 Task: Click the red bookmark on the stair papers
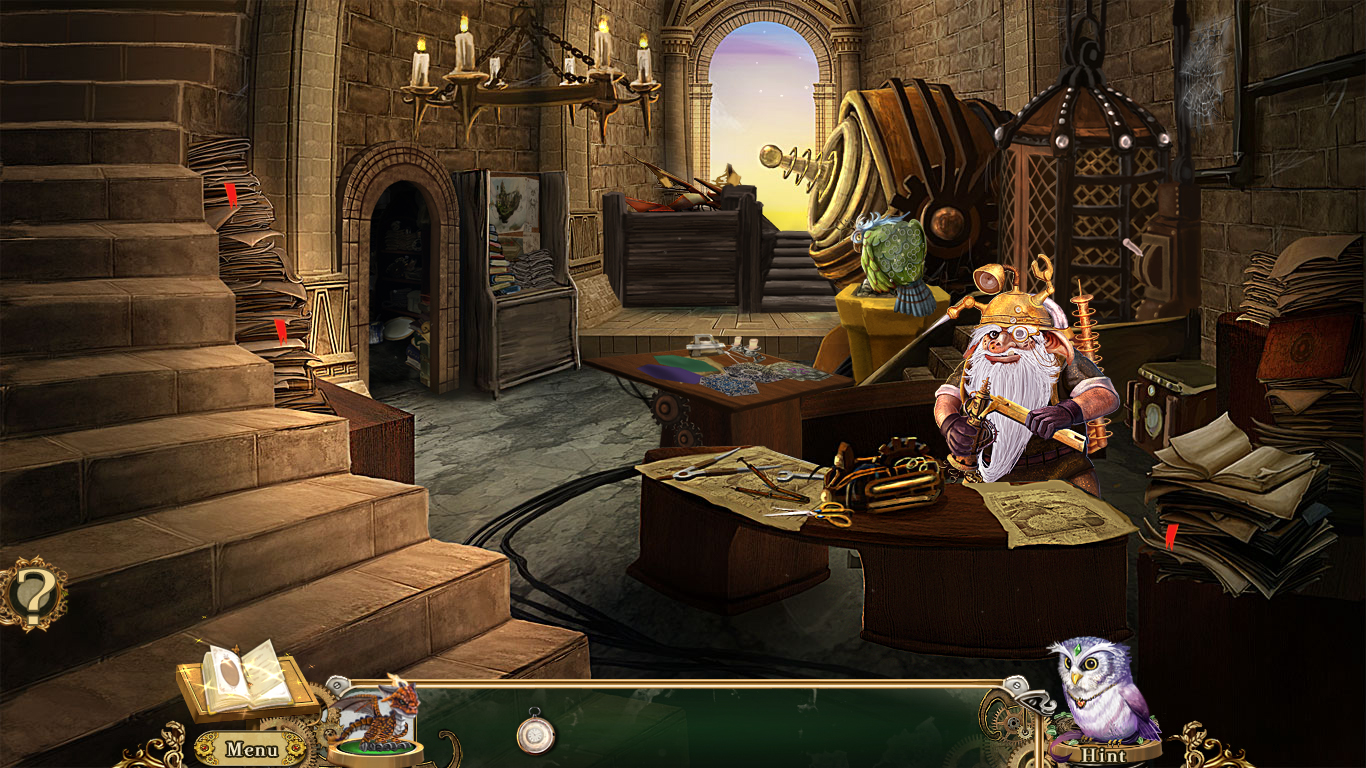[x=231, y=195]
